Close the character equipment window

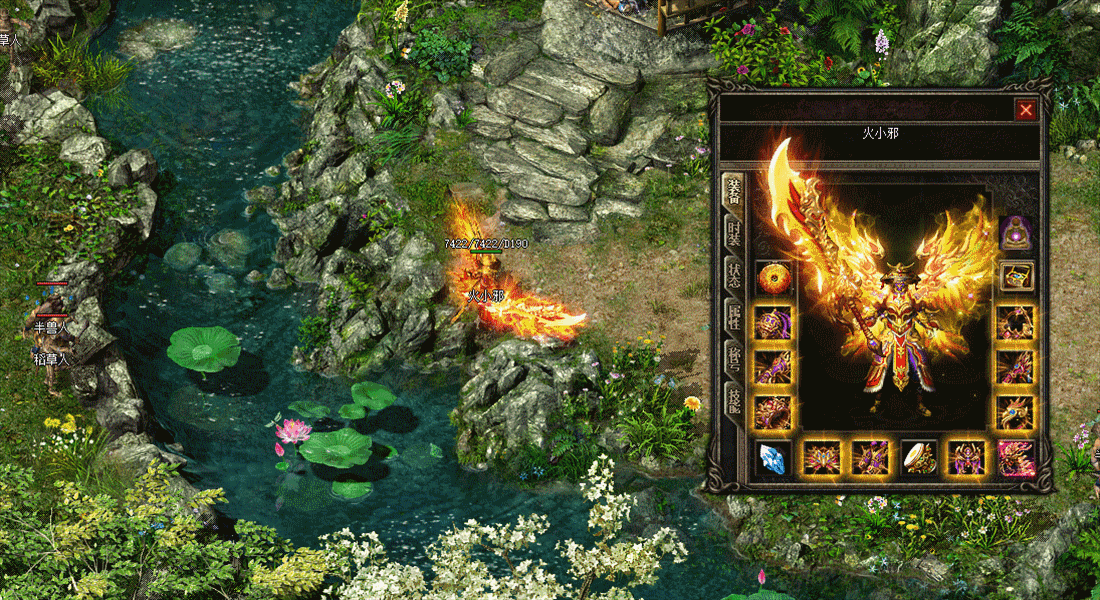[x=1025, y=110]
